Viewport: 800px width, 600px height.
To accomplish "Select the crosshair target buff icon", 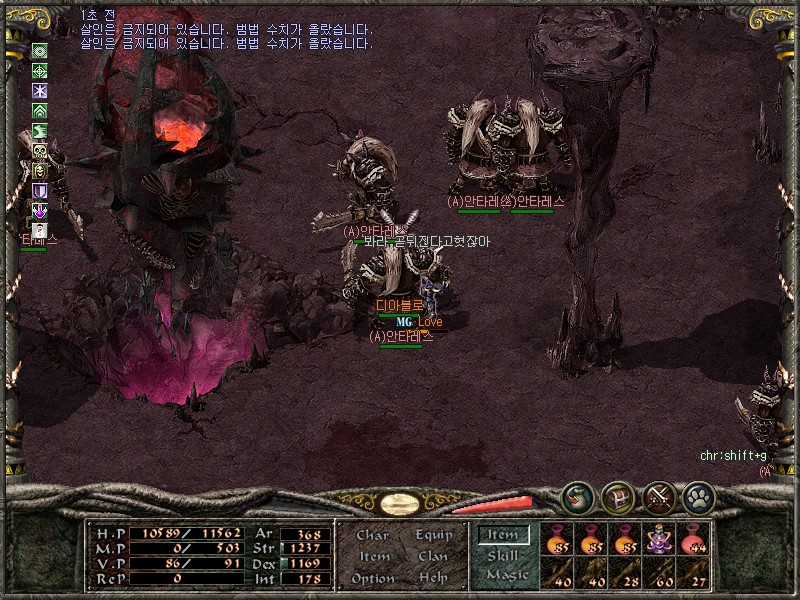I will (40, 70).
